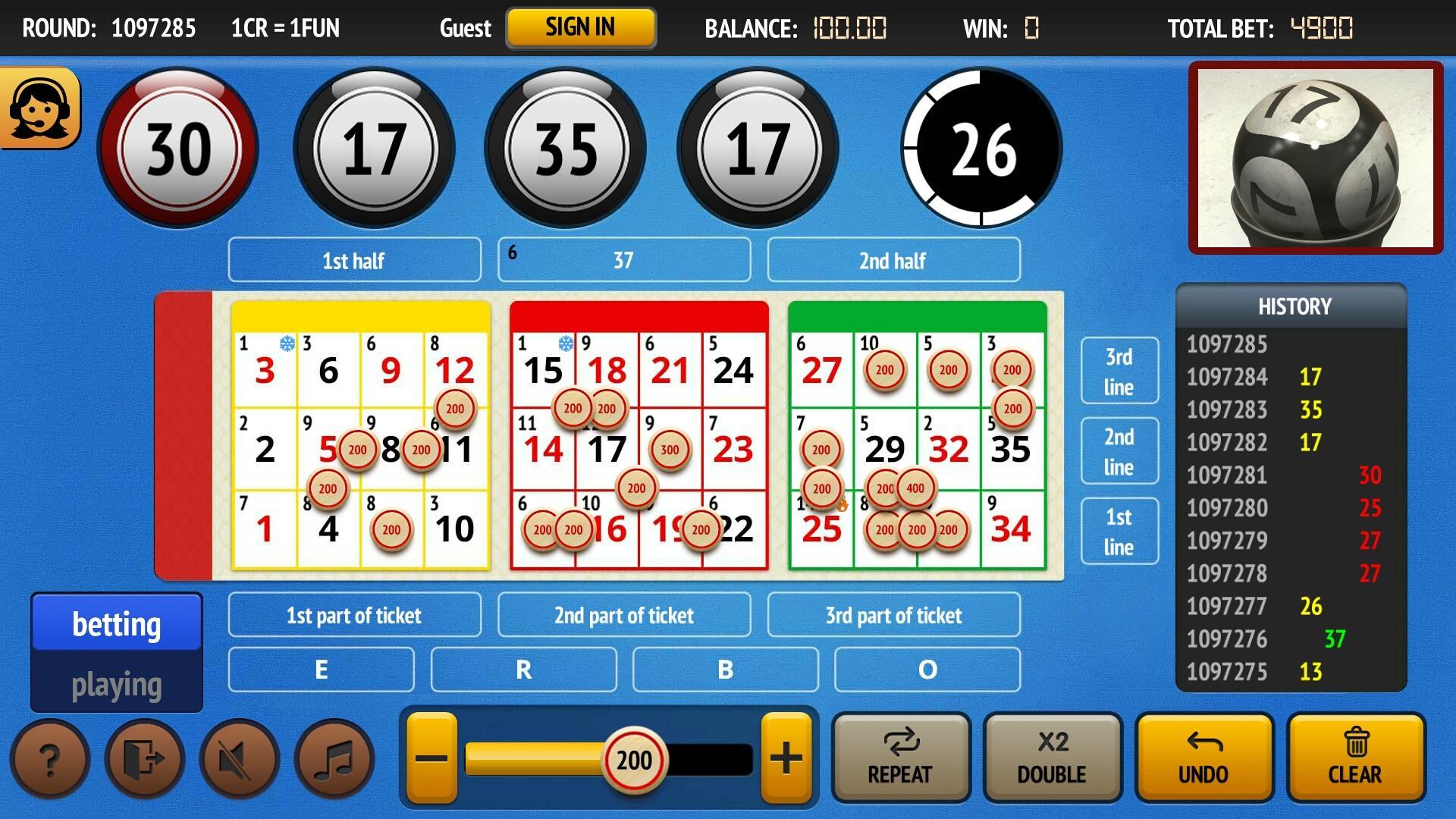Toggle background music with the note icon
Viewport: 1456px width, 819px height.
(334, 758)
